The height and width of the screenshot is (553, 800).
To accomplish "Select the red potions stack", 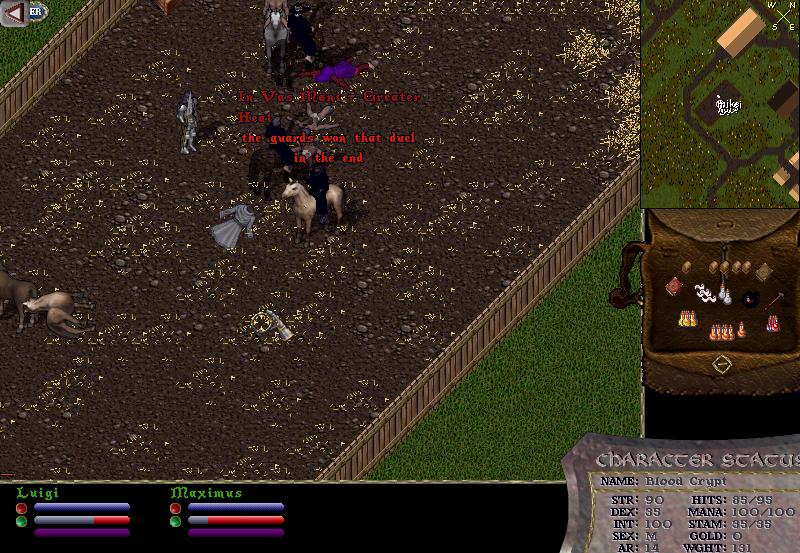I will point(772,322).
